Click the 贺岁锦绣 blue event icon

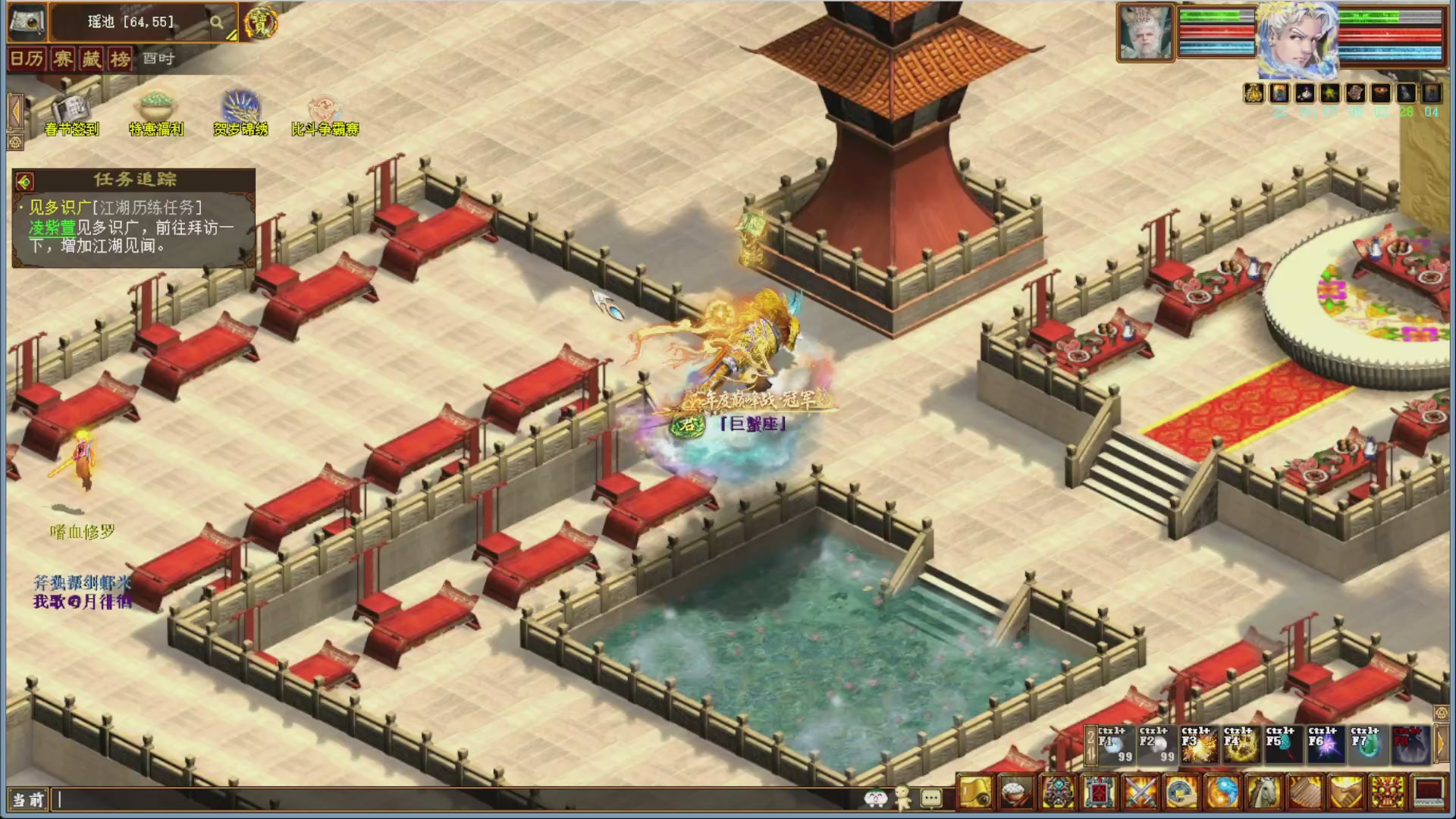click(x=240, y=106)
